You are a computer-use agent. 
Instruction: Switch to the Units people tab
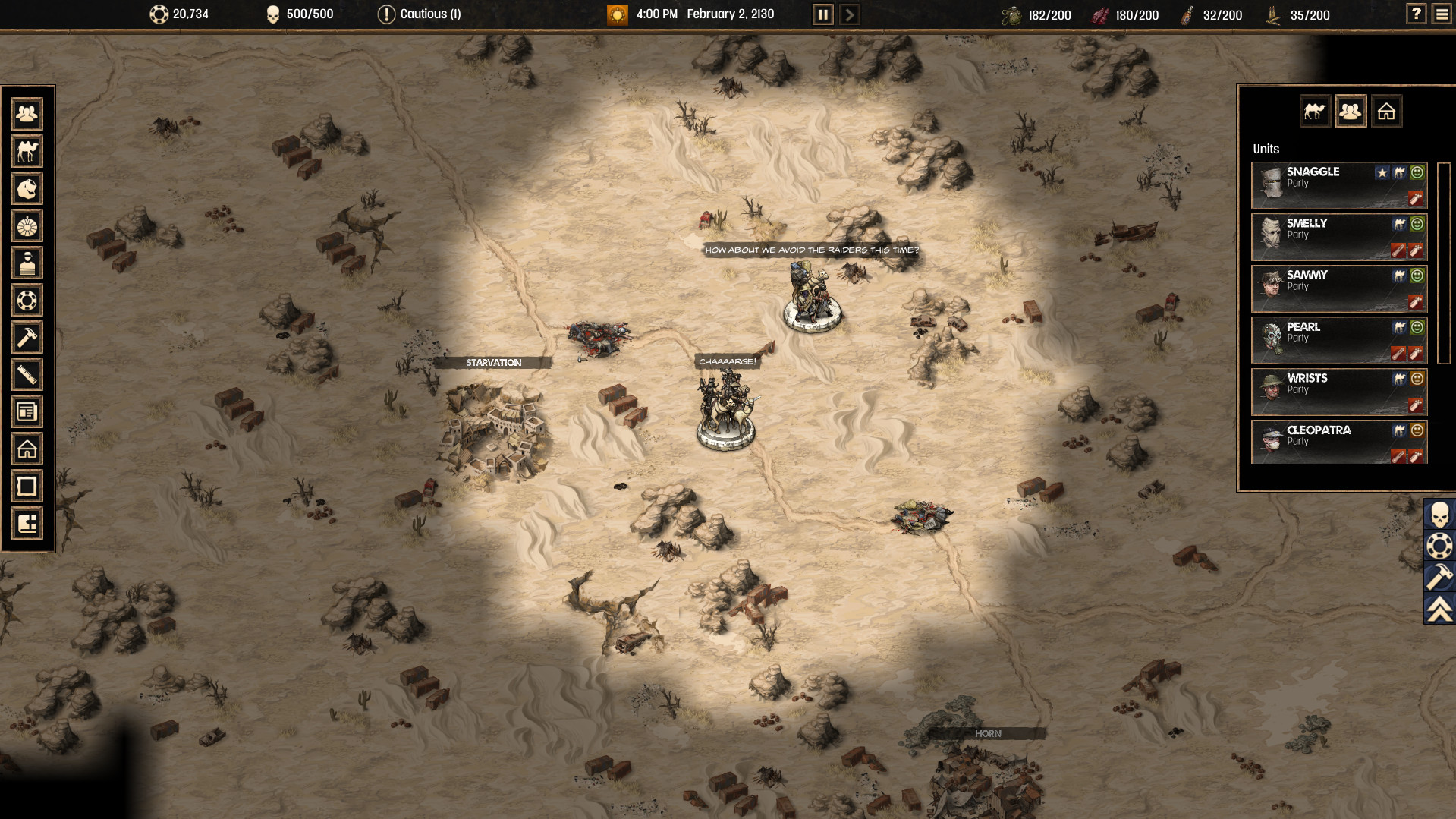[x=1351, y=111]
